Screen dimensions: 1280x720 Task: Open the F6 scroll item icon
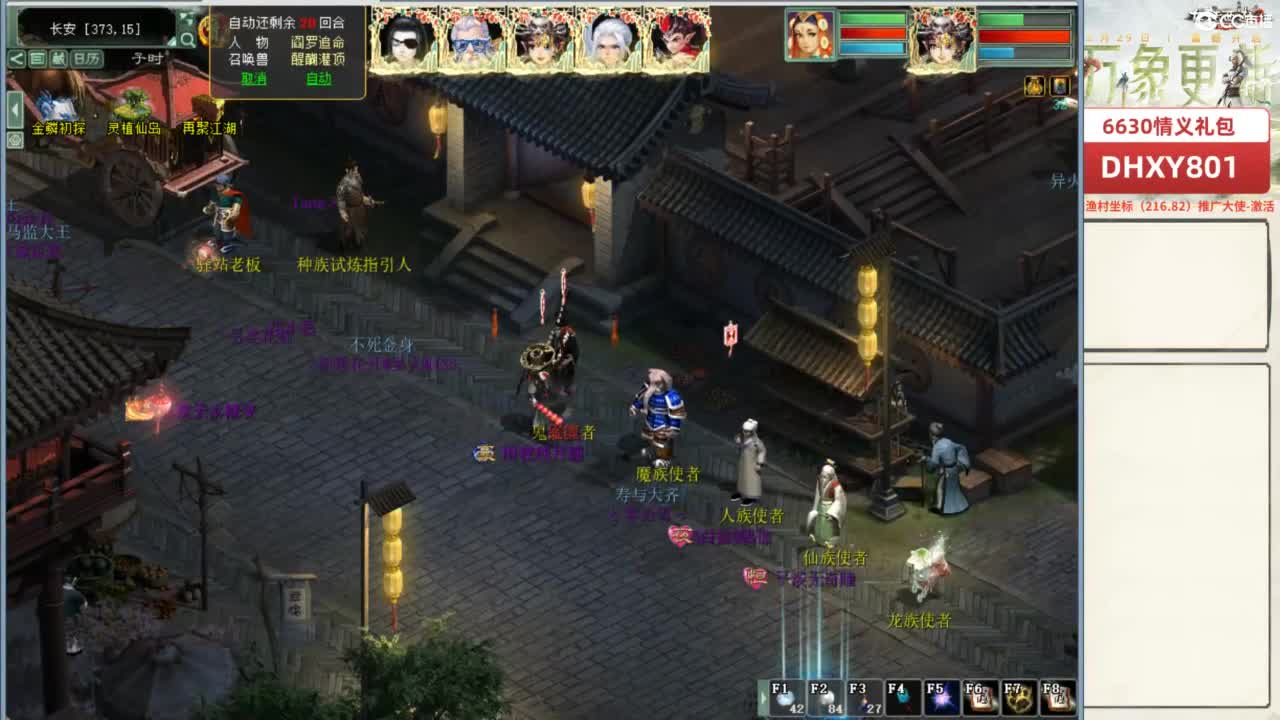coord(978,698)
